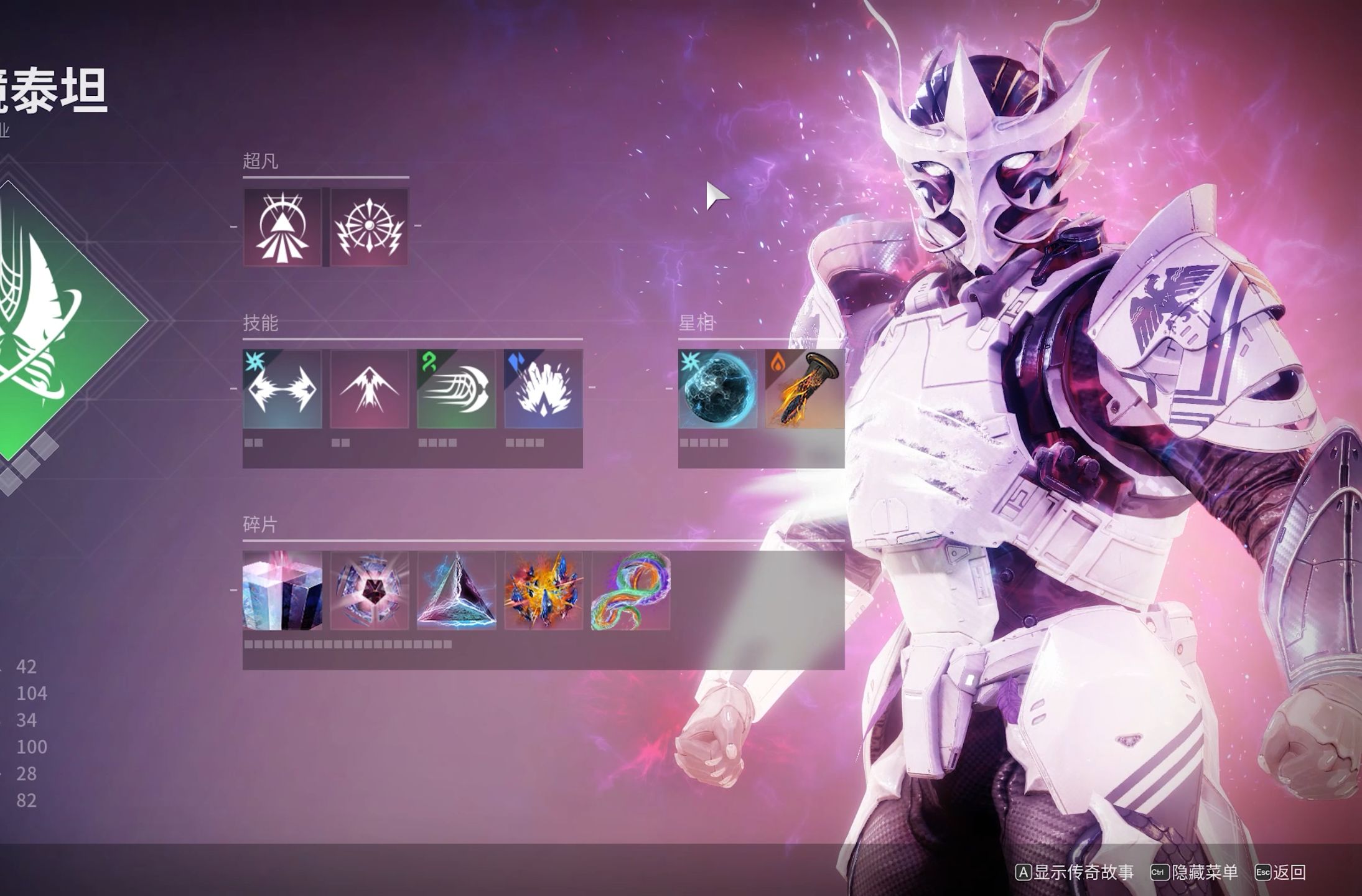Image resolution: width=1362 pixels, height=896 pixels.
Task: Select the first super ability with triangle emblem
Action: point(282,227)
